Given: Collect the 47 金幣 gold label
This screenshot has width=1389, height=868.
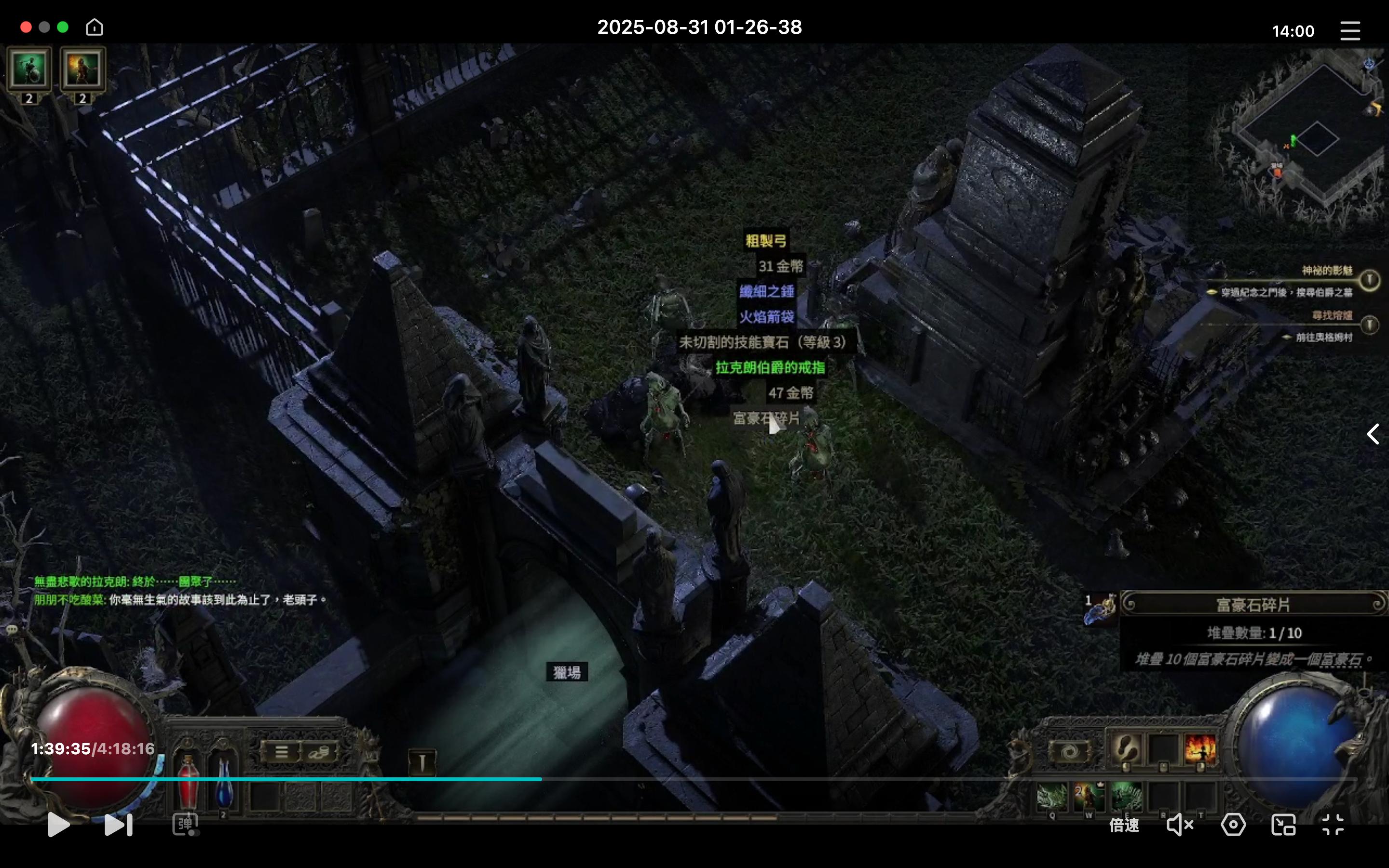Looking at the screenshot, I should [x=790, y=393].
